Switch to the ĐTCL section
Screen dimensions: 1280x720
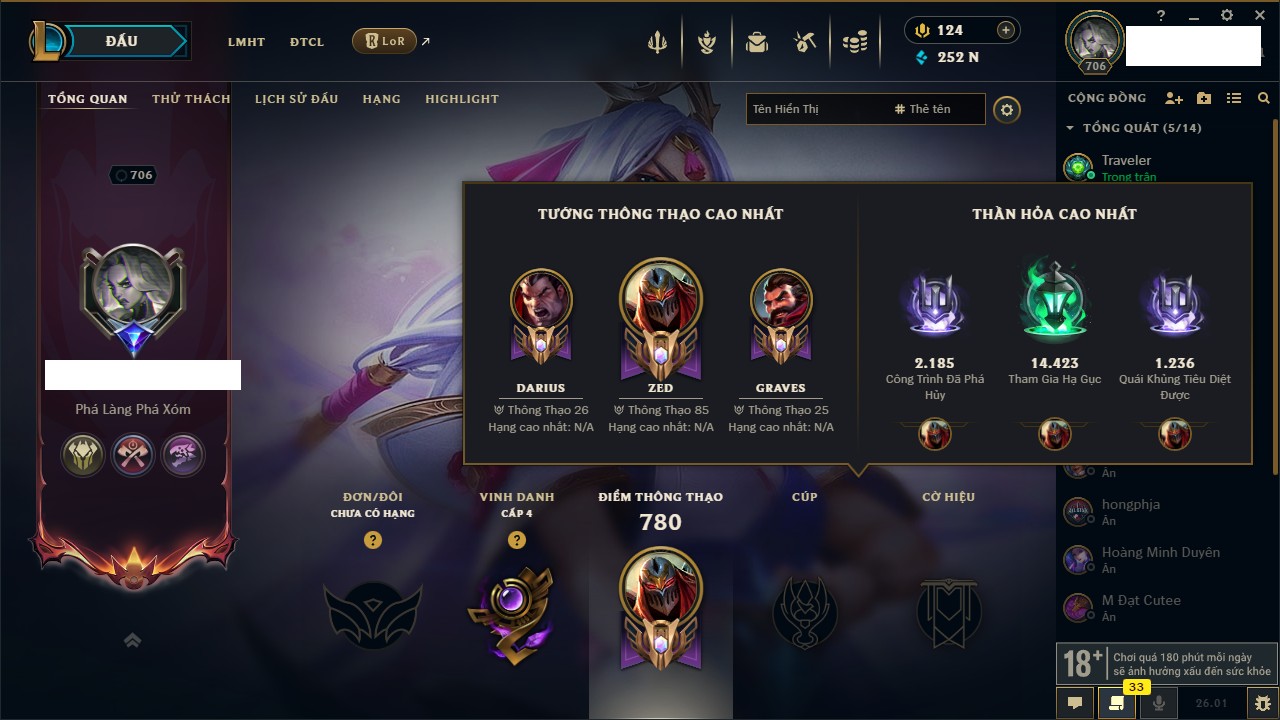[307, 42]
